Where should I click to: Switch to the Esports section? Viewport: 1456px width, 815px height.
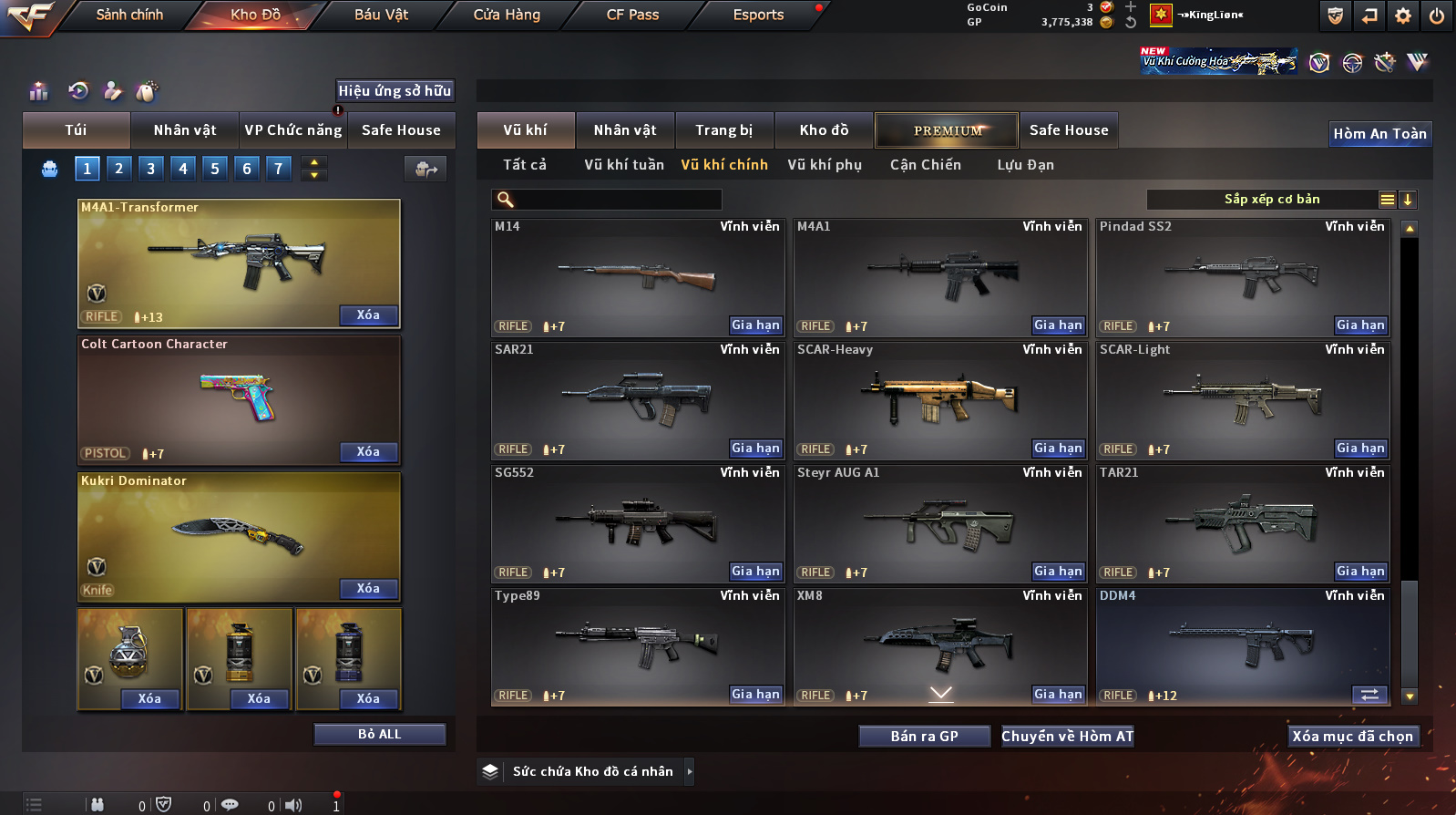click(x=758, y=15)
